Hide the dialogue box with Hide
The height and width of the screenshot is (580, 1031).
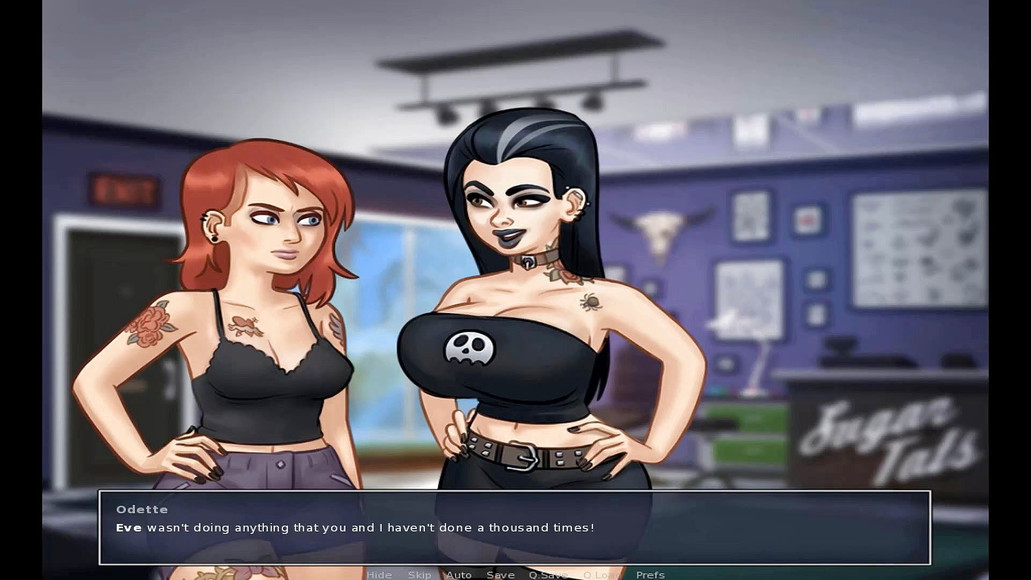pyautogui.click(x=379, y=575)
